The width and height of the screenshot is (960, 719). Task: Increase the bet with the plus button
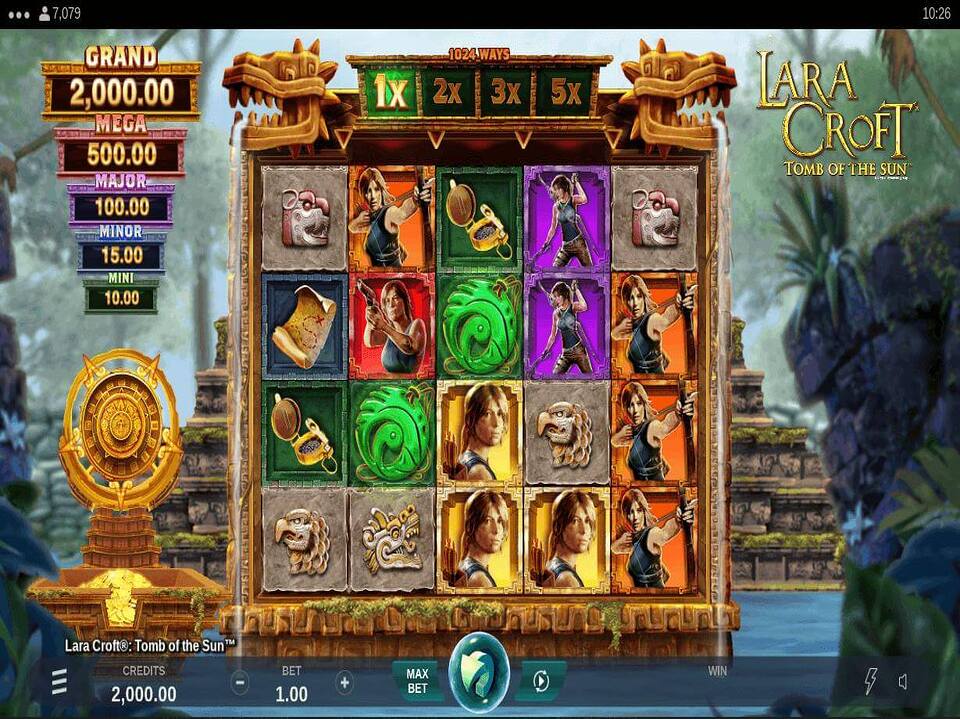[x=345, y=683]
